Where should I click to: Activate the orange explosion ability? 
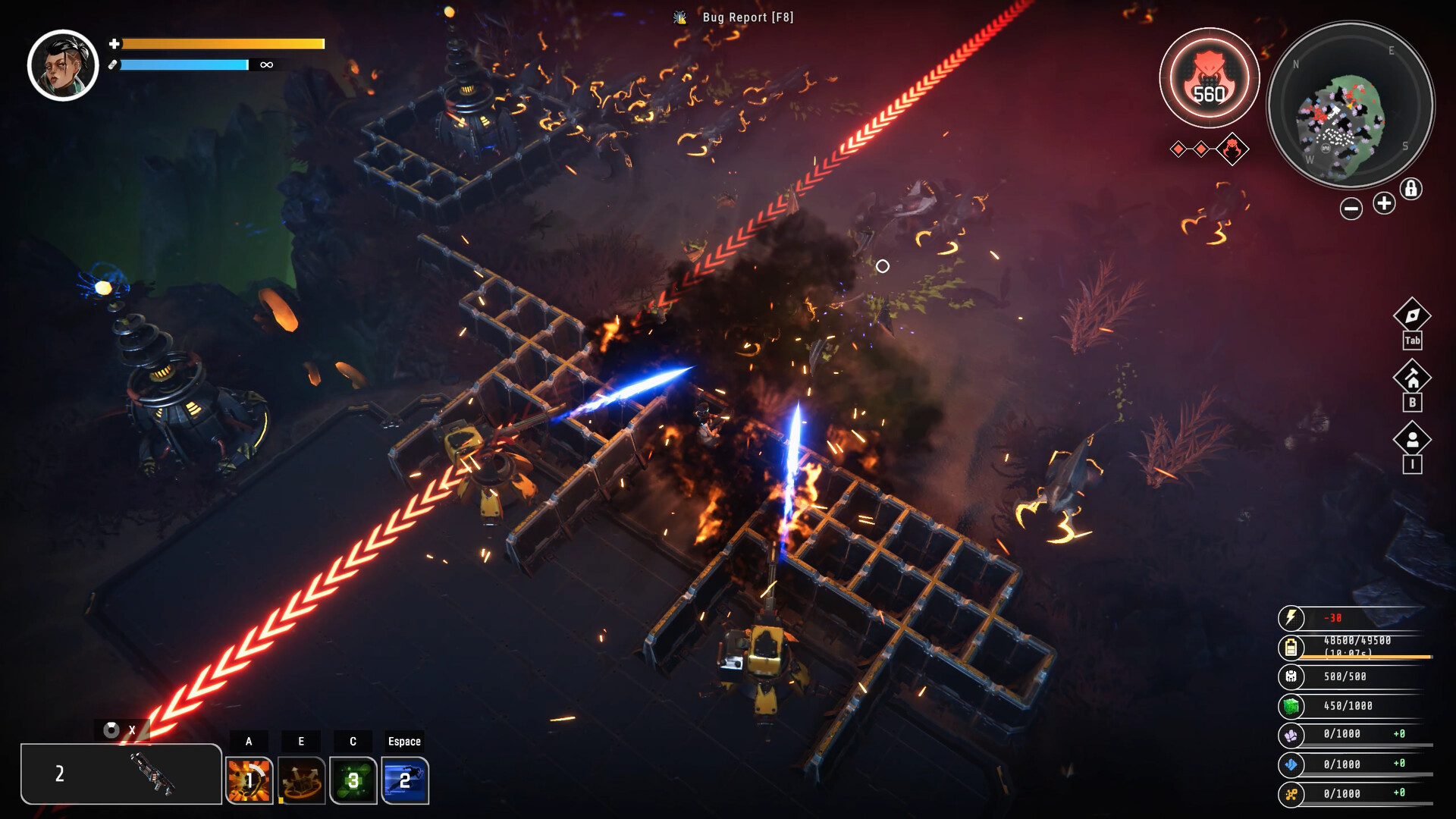[249, 780]
